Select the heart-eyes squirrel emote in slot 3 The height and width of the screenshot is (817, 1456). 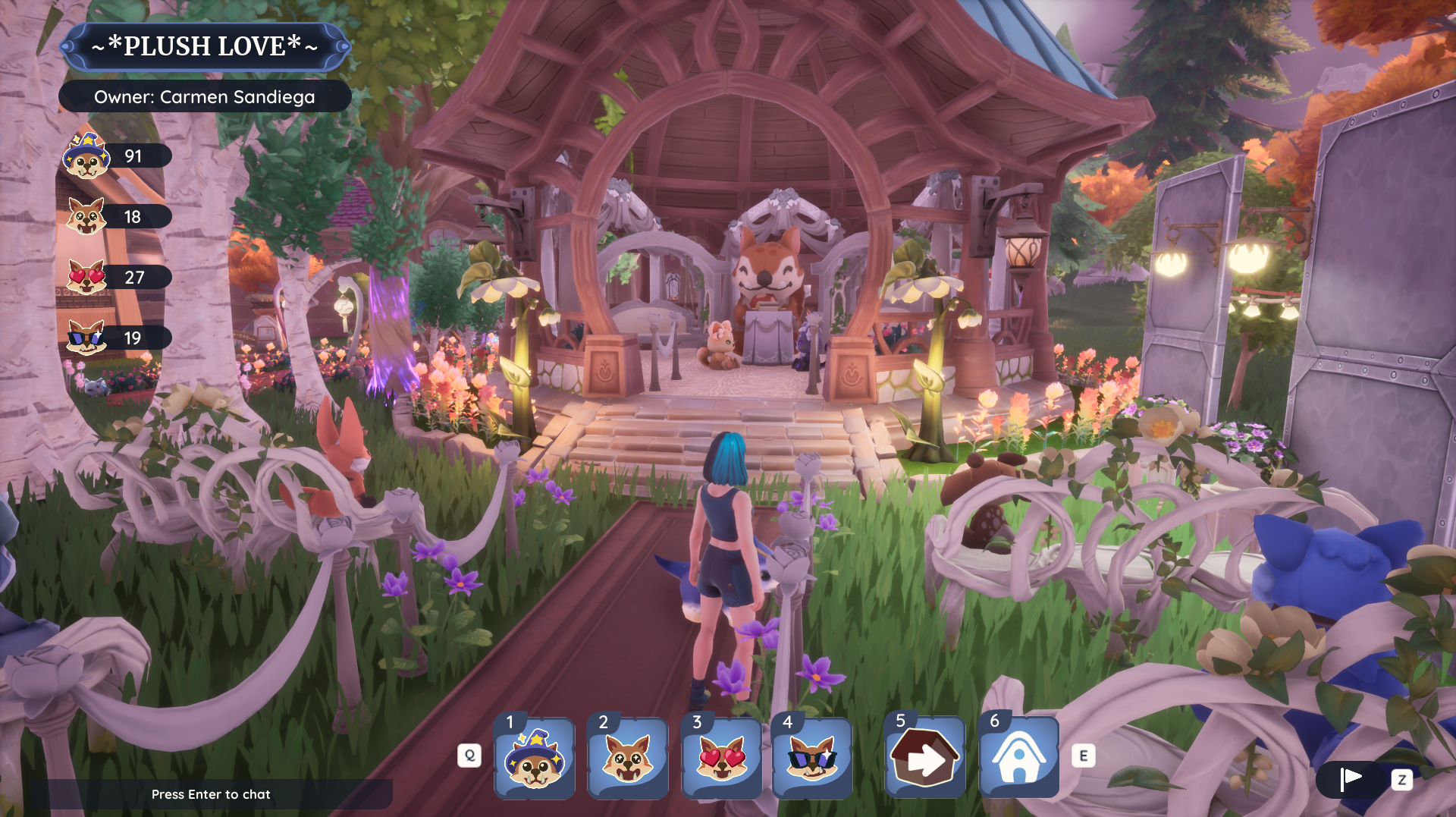(721, 759)
